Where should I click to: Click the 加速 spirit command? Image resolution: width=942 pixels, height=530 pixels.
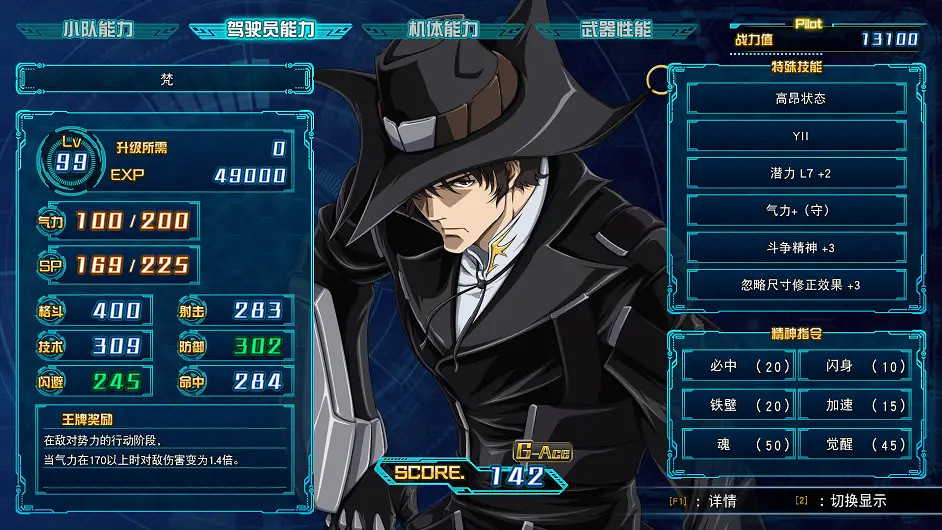pyautogui.click(x=854, y=405)
